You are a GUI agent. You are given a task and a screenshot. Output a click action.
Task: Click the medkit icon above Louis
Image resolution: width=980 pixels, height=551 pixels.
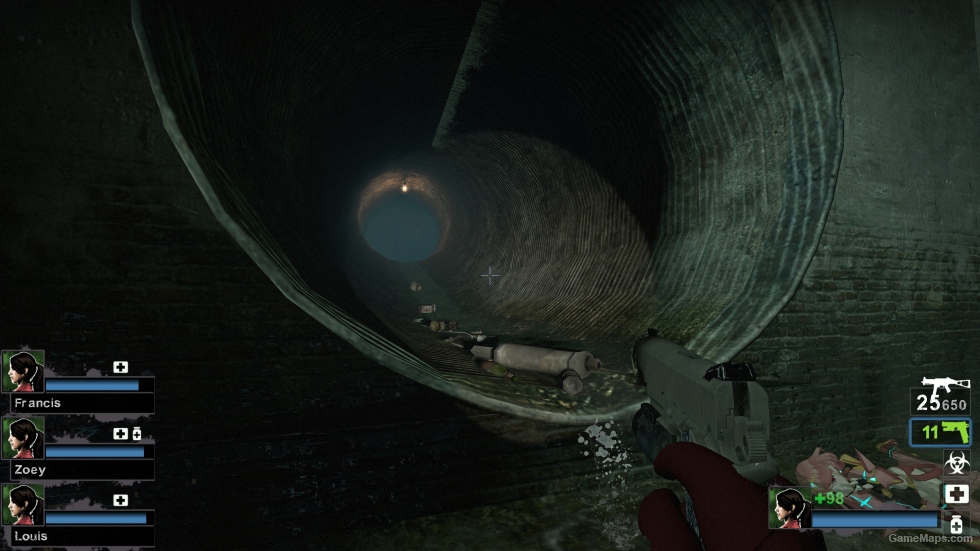pyautogui.click(x=121, y=500)
